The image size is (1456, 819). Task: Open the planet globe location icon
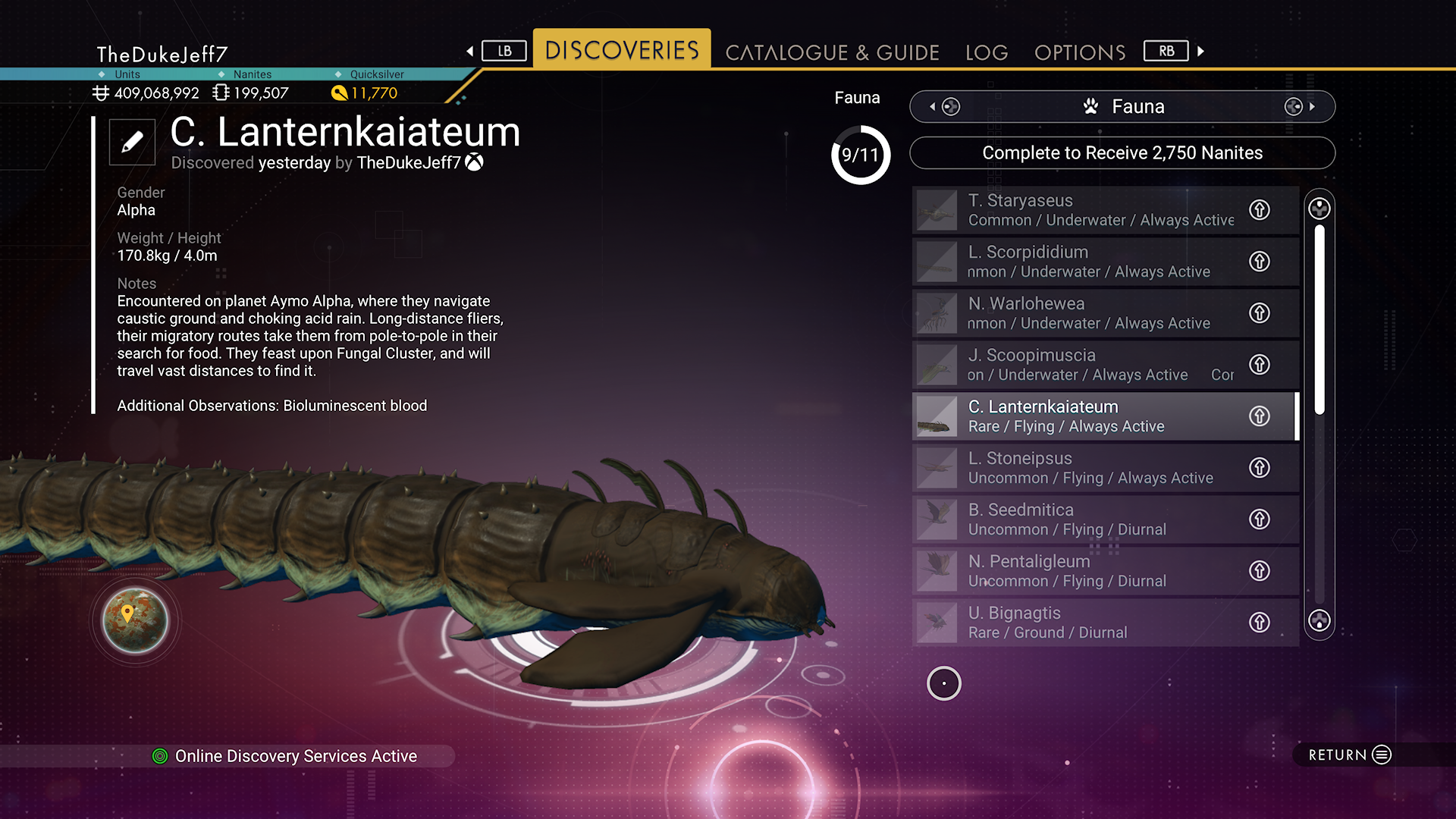click(x=136, y=620)
